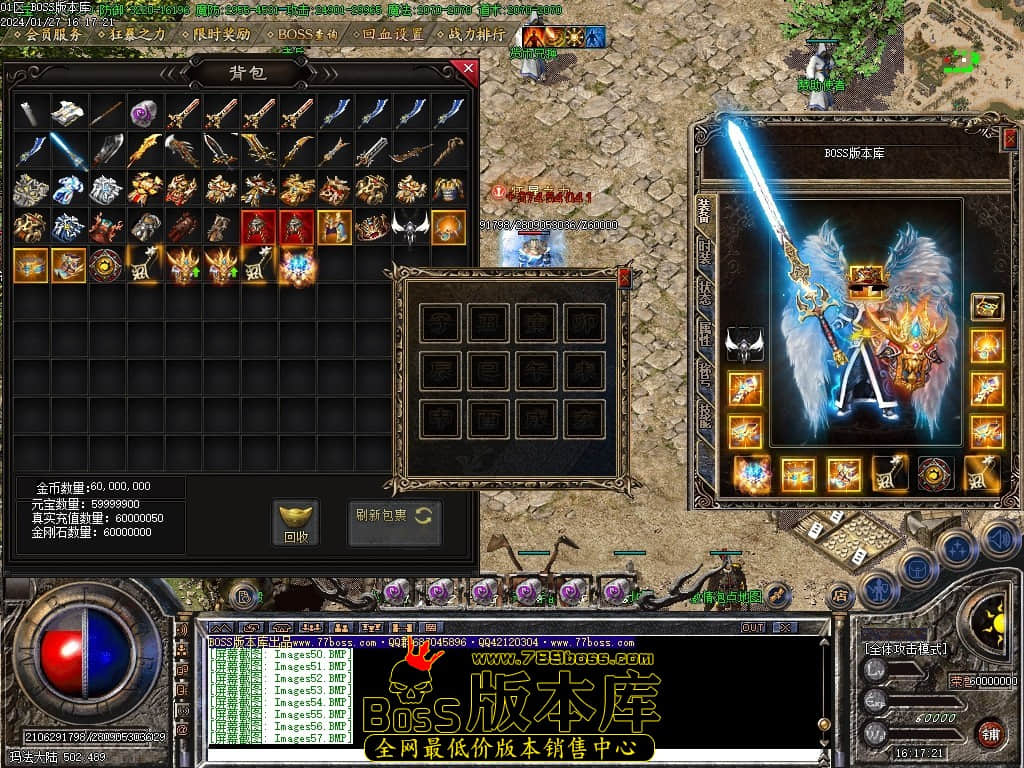This screenshot has width=1024, height=768.
Task: Select the equipped white wings medal slot
Action: (x=744, y=345)
